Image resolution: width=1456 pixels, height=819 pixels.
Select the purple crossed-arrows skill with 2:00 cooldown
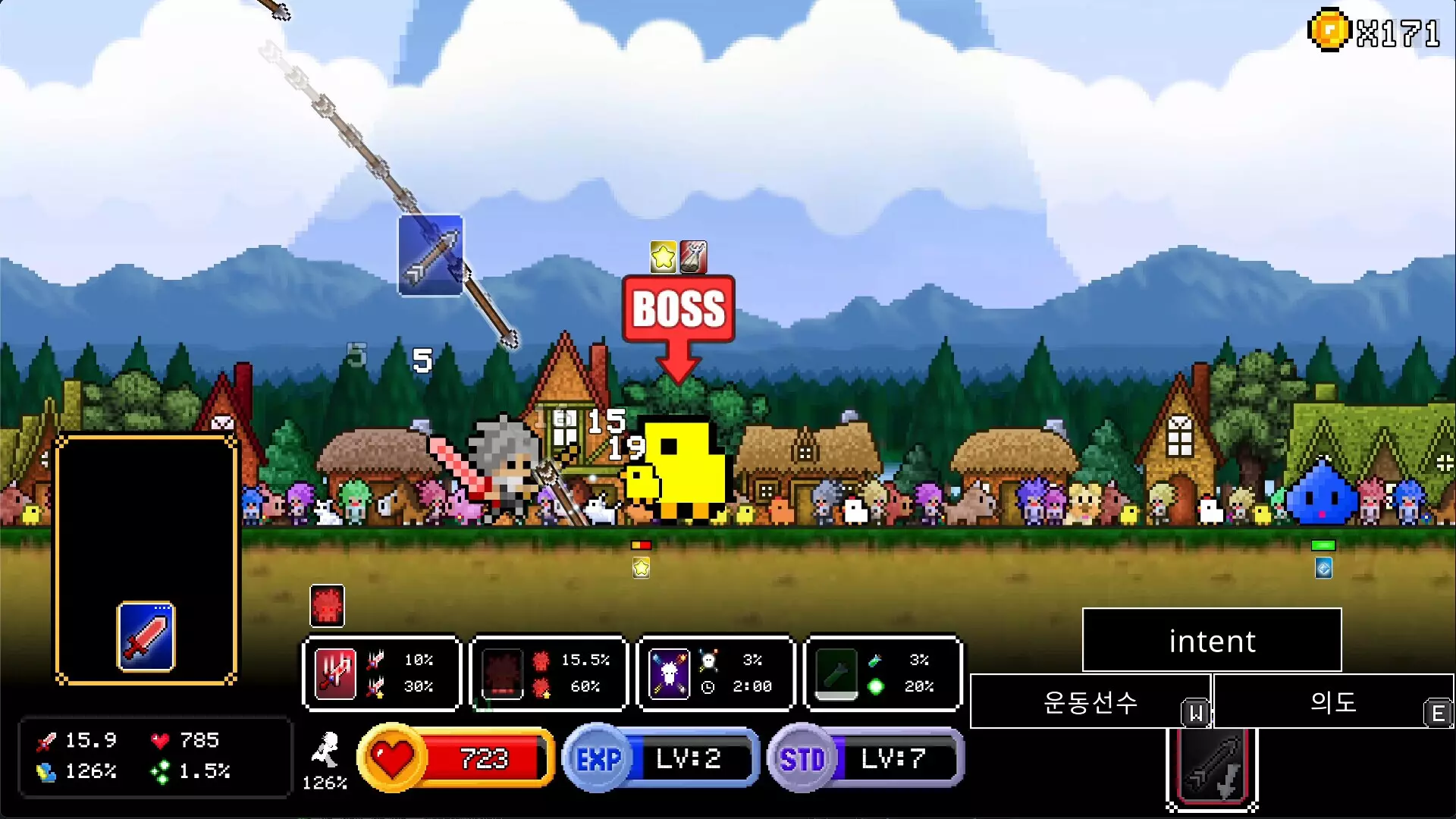click(x=670, y=673)
